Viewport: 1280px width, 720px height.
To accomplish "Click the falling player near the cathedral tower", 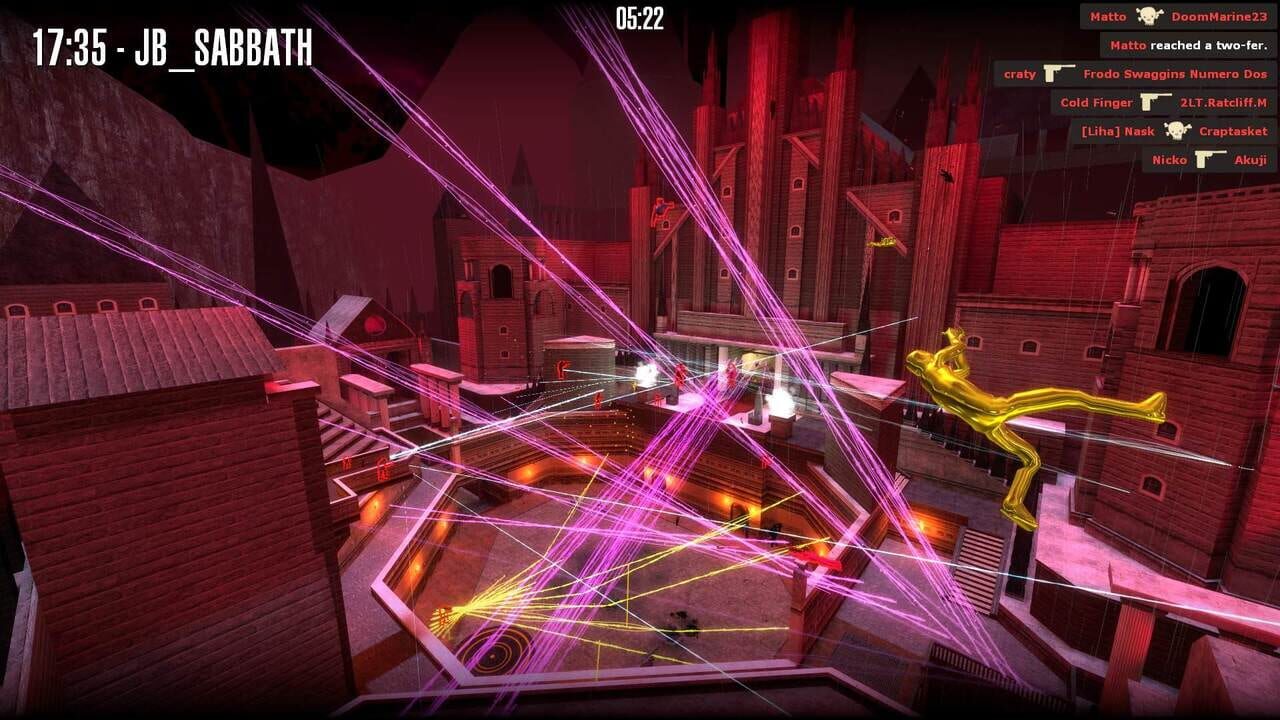I will (x=947, y=175).
